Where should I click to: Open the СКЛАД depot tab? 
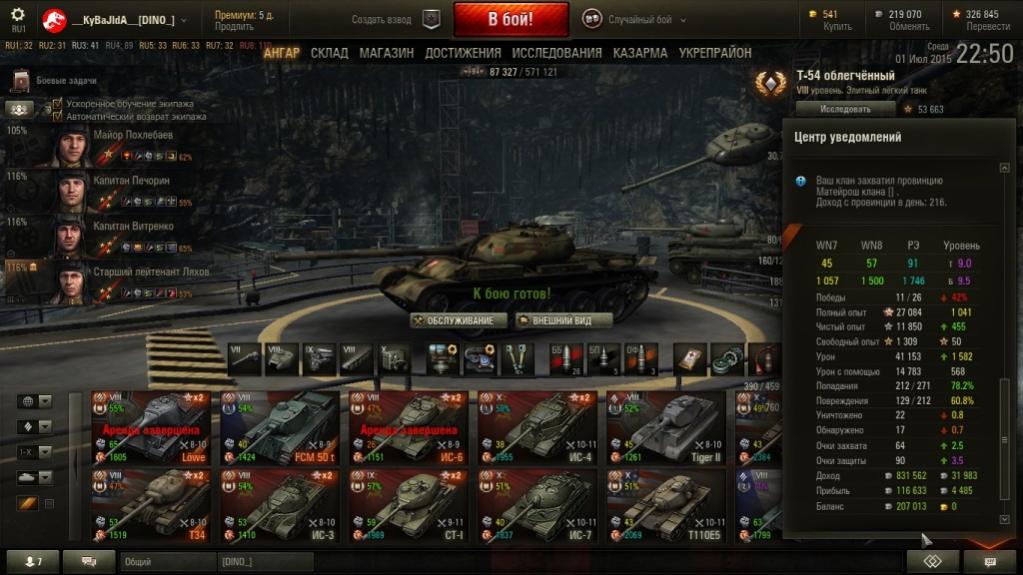click(x=329, y=53)
